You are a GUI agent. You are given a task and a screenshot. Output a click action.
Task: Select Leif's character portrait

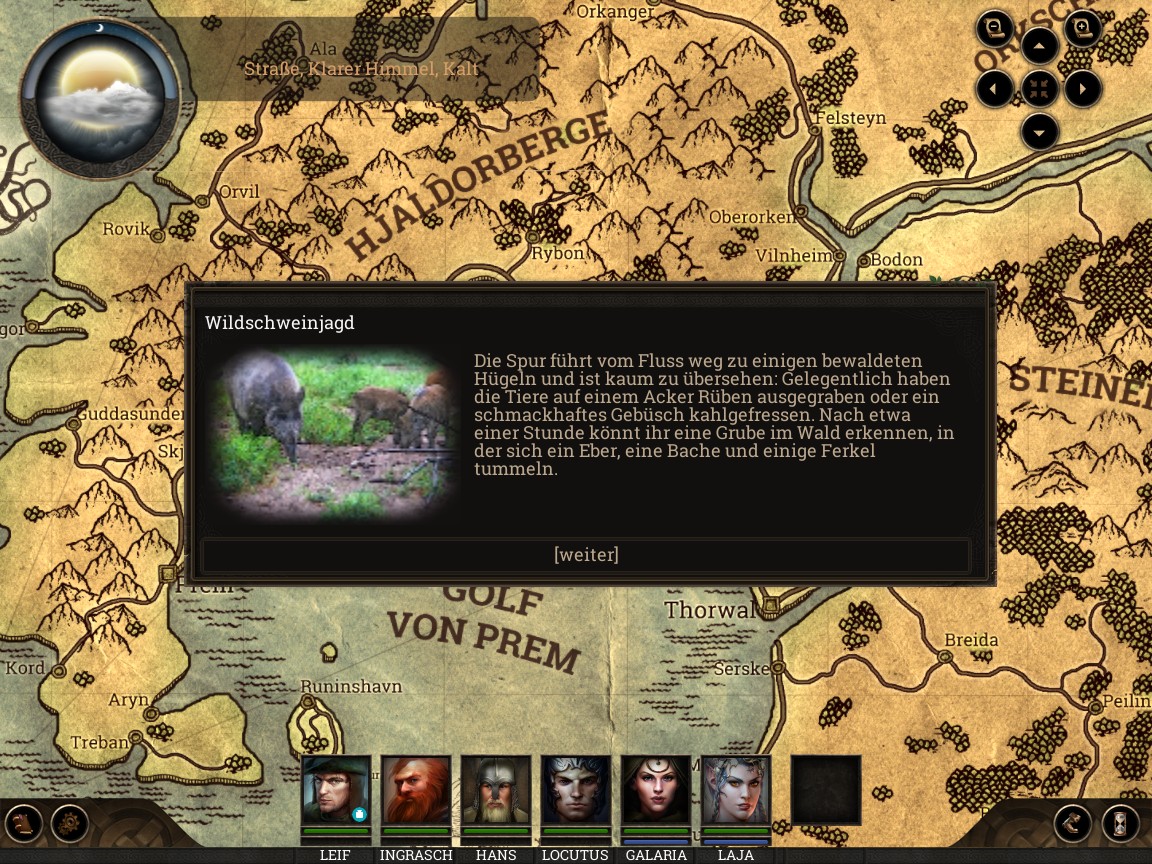point(336,790)
